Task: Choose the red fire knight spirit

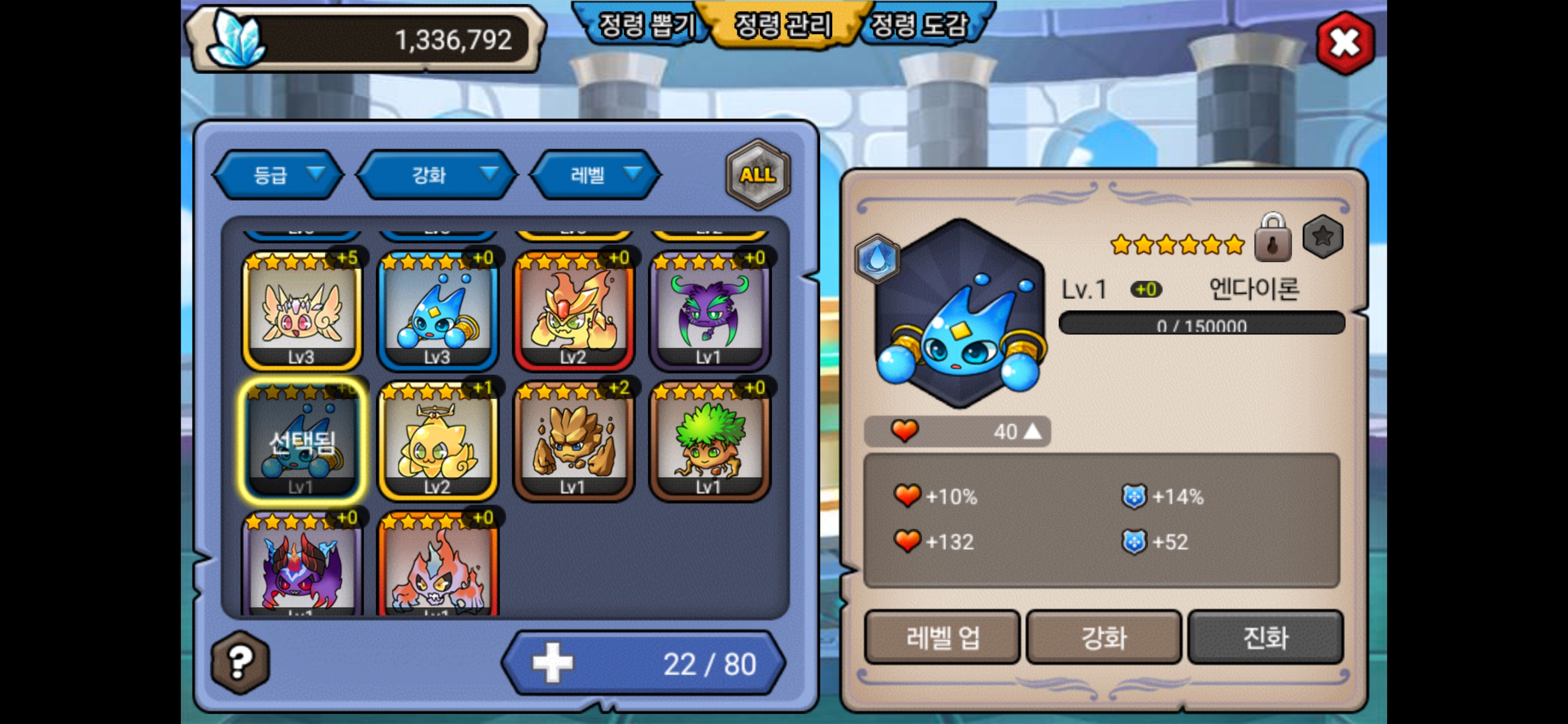Action: [x=573, y=312]
